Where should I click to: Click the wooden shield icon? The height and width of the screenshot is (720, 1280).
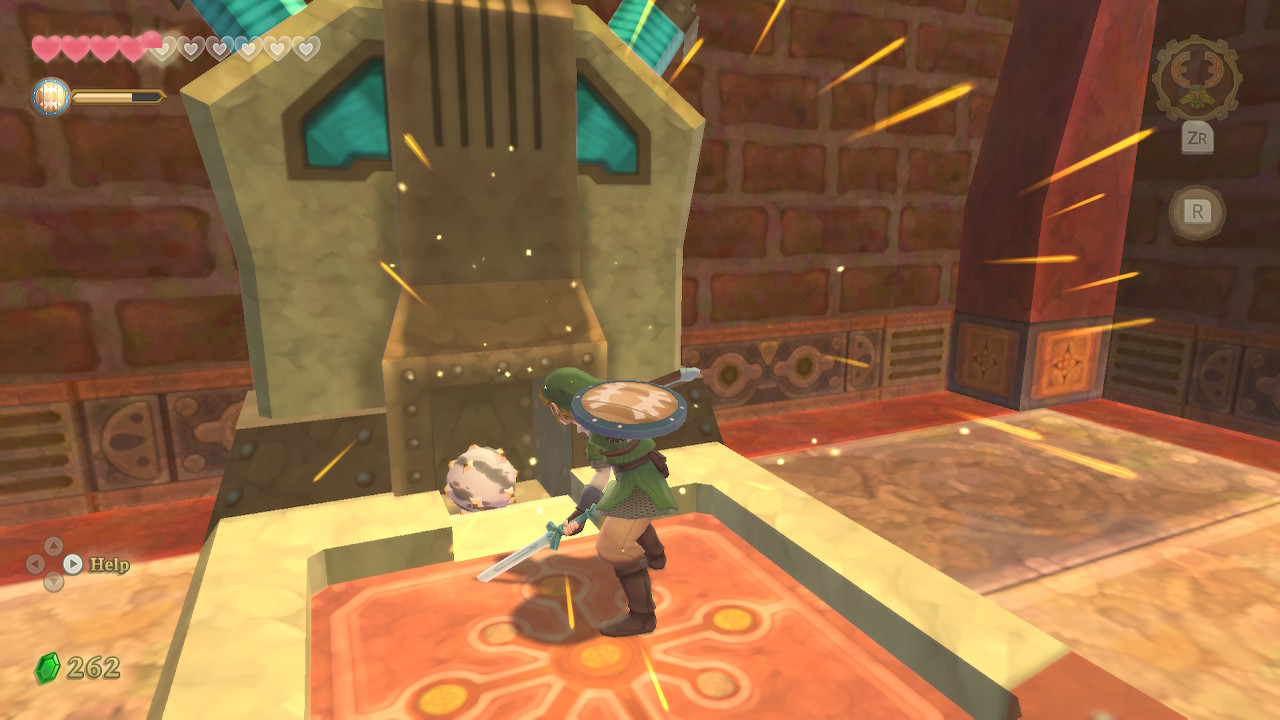(50, 97)
